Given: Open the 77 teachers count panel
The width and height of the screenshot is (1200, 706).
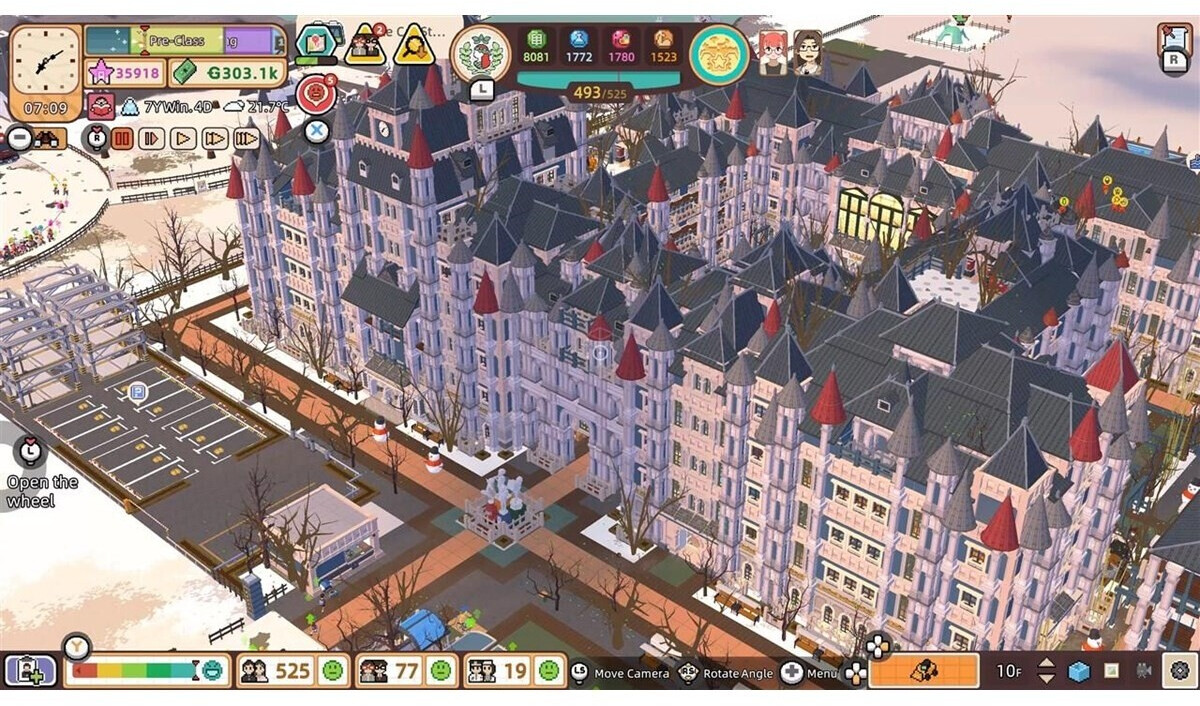Looking at the screenshot, I should coord(404,670).
